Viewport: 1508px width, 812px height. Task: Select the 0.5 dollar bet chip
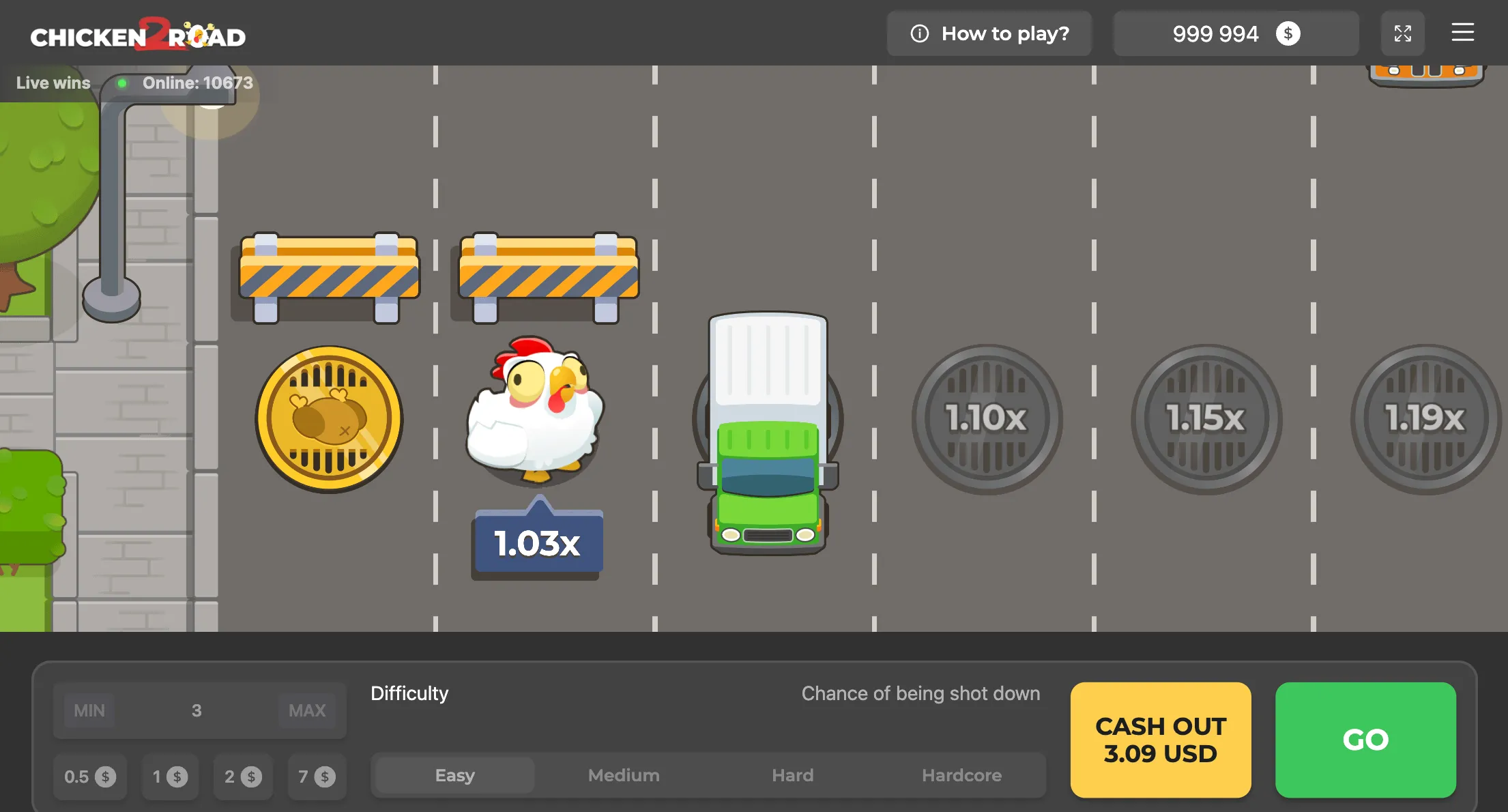(89, 776)
